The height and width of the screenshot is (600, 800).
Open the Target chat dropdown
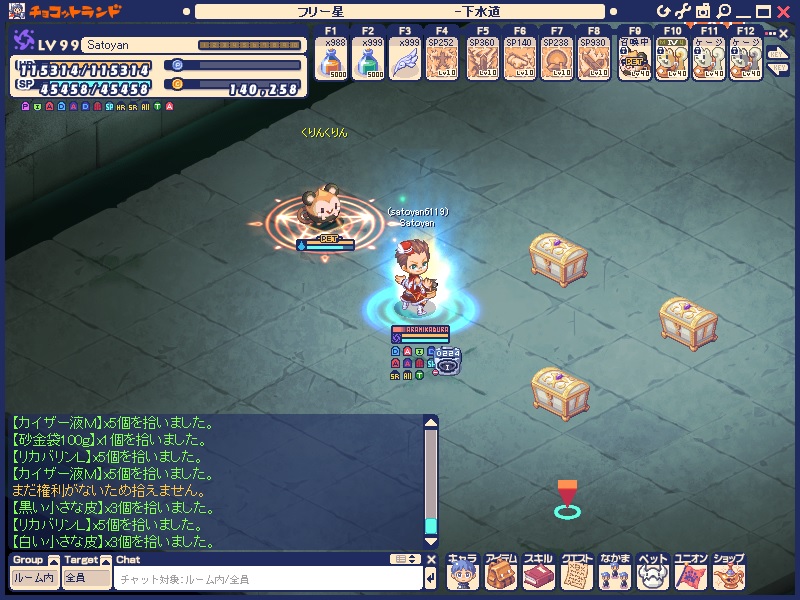pos(86,578)
